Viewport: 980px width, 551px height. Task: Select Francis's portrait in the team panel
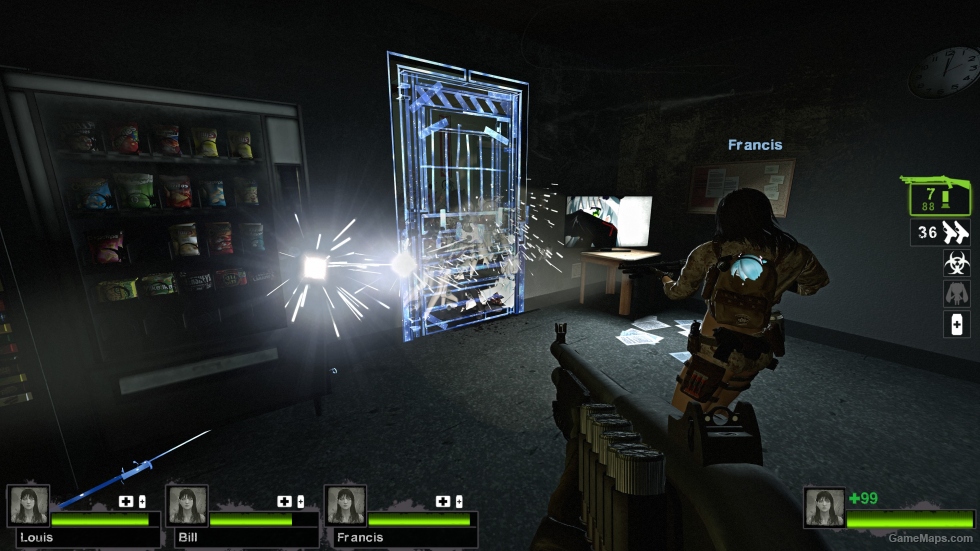click(345, 506)
